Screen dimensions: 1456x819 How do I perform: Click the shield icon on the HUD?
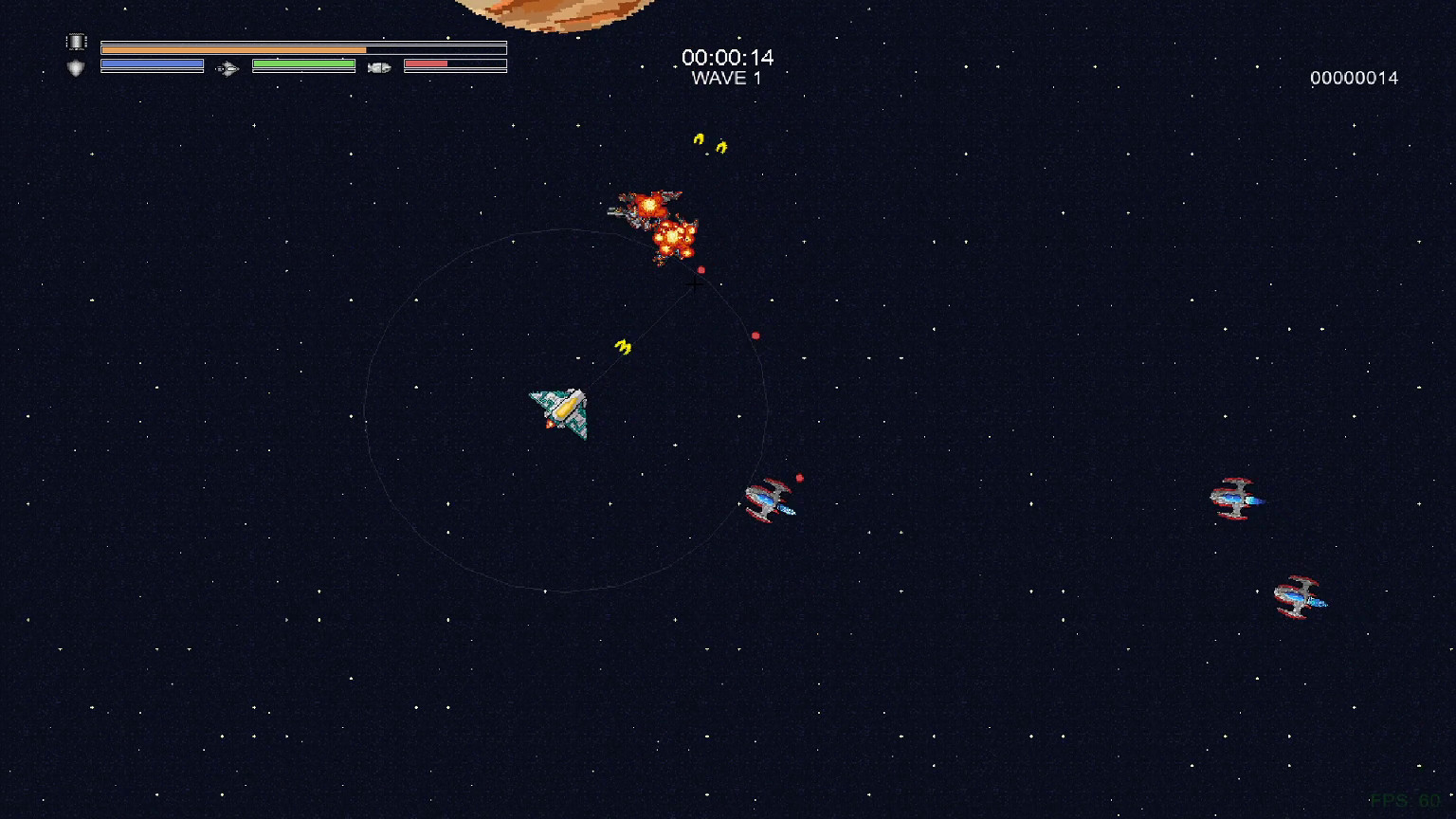click(x=76, y=66)
